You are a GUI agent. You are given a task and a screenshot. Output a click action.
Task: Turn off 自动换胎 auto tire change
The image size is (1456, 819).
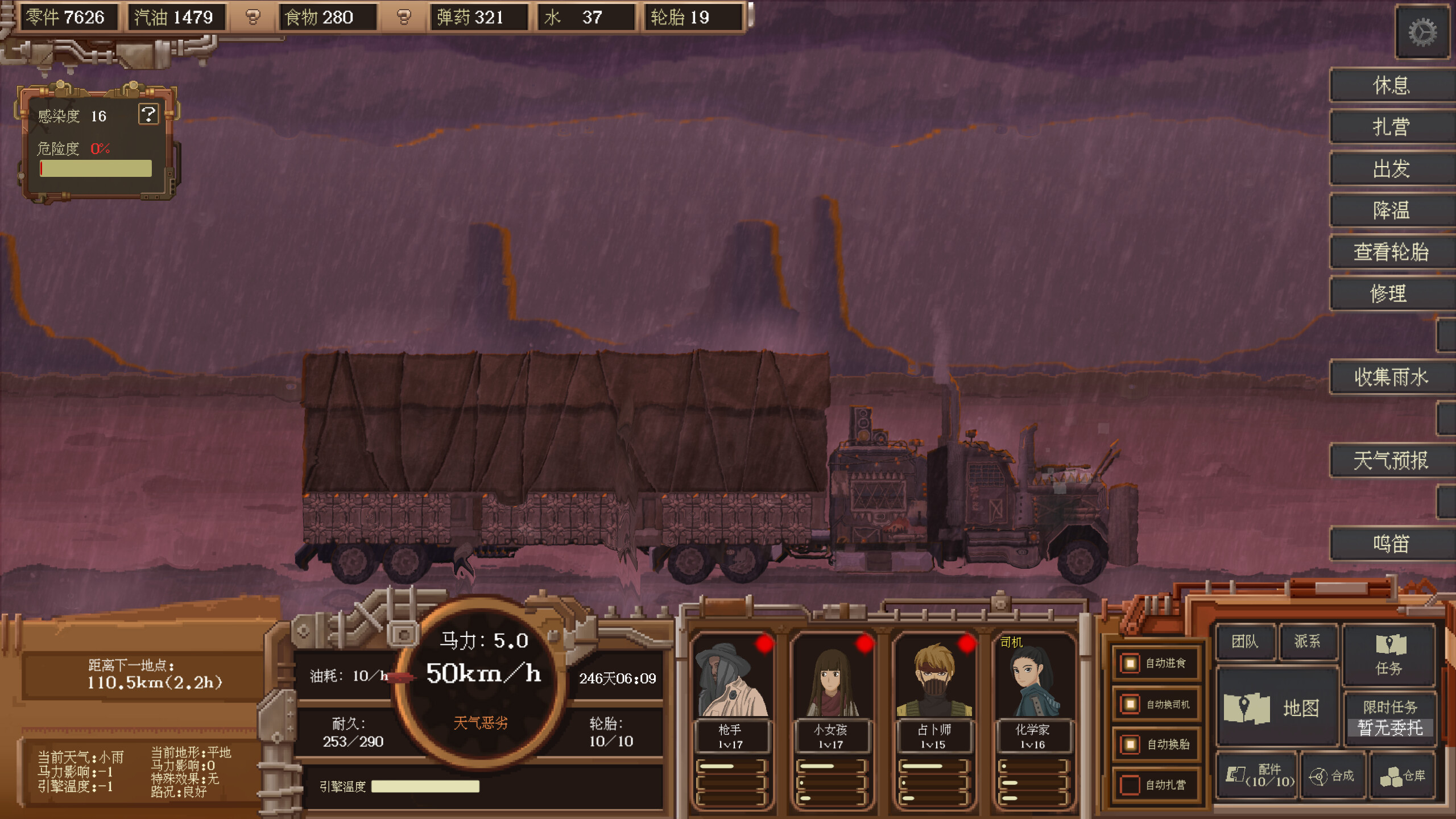click(1129, 744)
